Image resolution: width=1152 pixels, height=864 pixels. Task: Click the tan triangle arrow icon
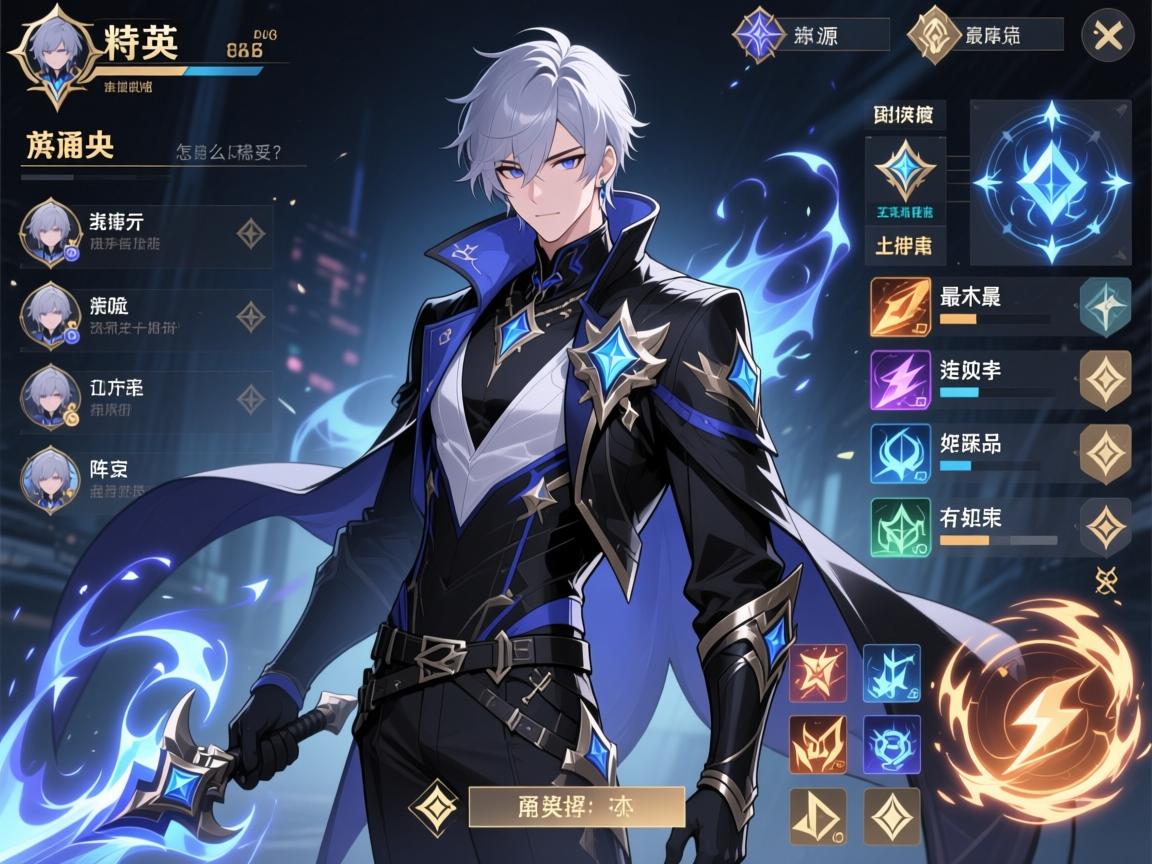pos(818,817)
